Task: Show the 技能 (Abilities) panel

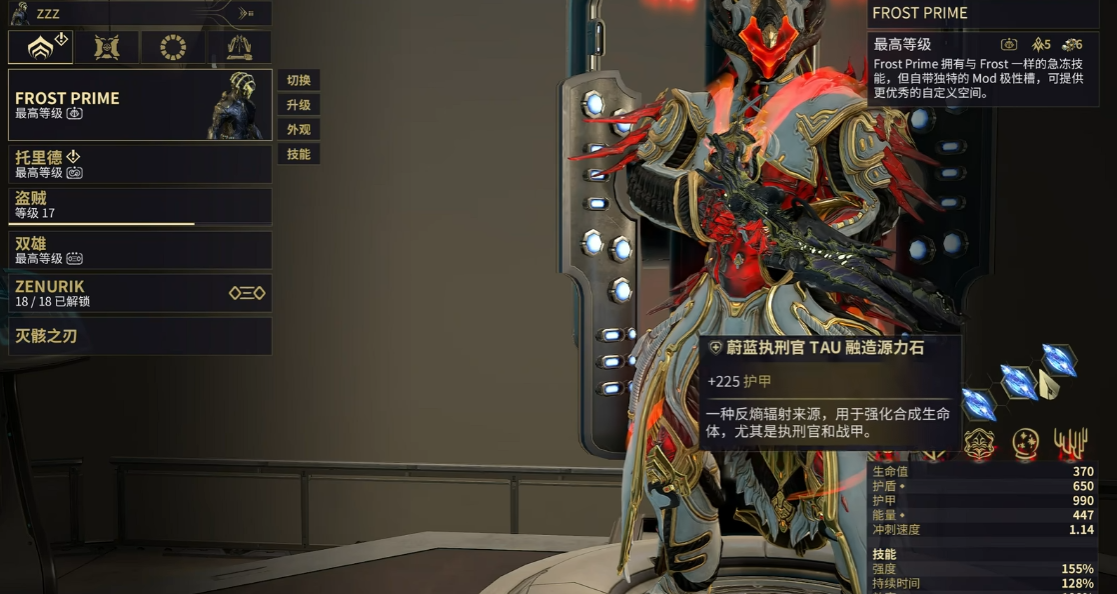Action: (298, 154)
